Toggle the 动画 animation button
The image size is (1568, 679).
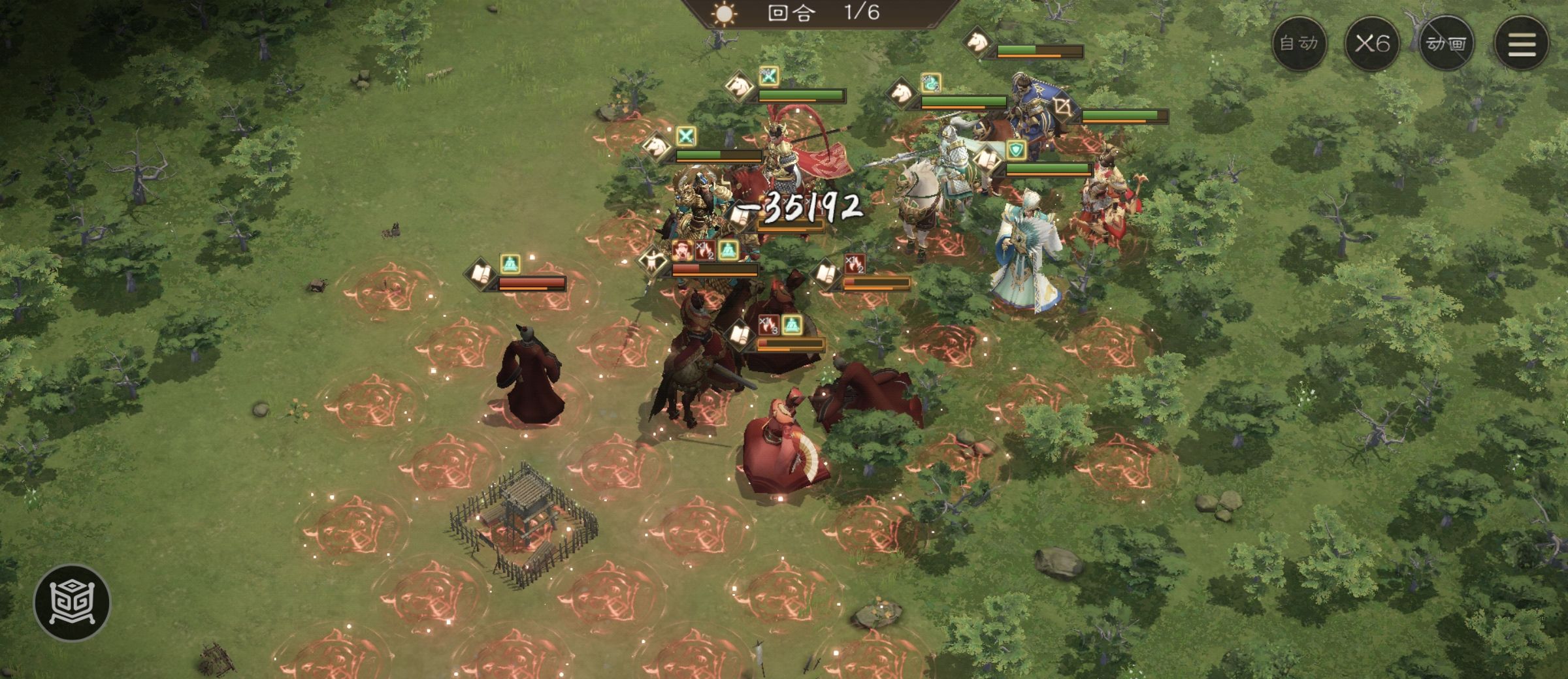click(1446, 44)
